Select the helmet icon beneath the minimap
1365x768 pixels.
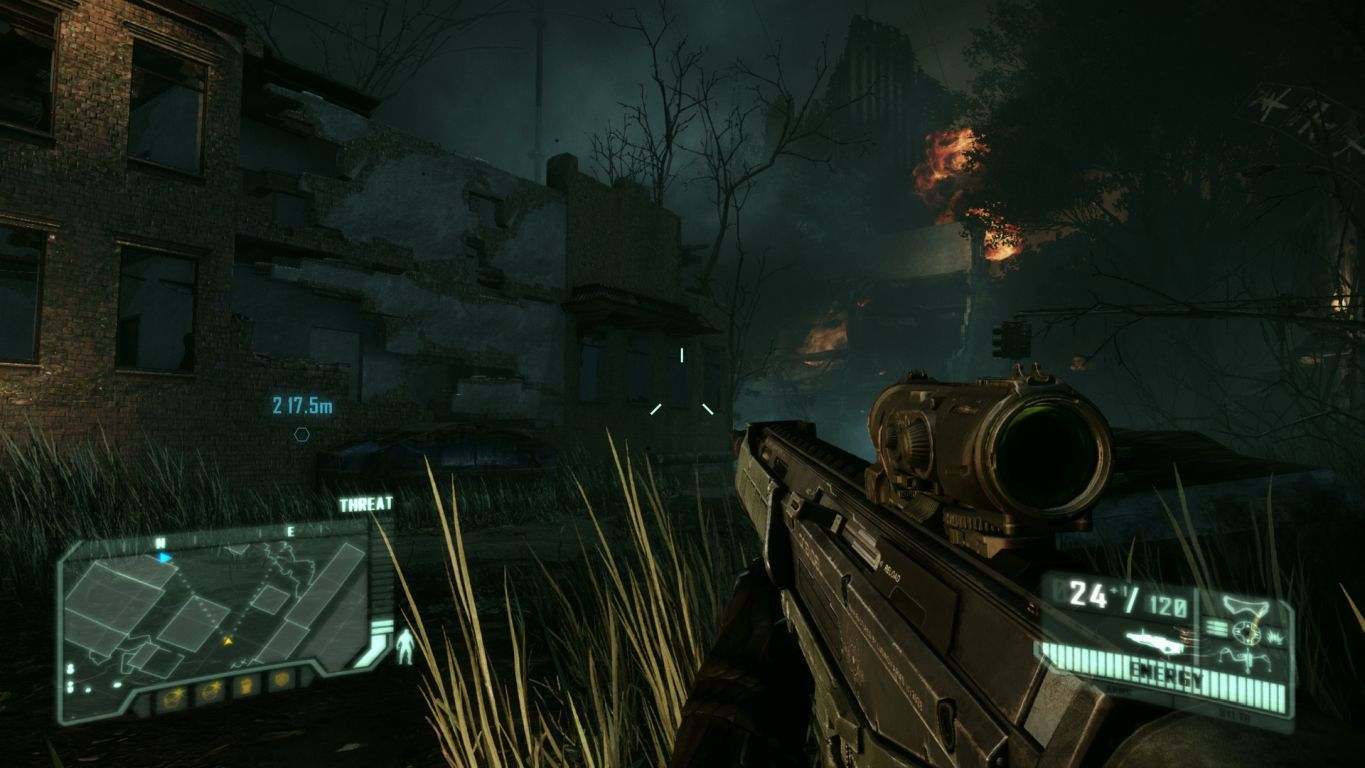coord(247,686)
